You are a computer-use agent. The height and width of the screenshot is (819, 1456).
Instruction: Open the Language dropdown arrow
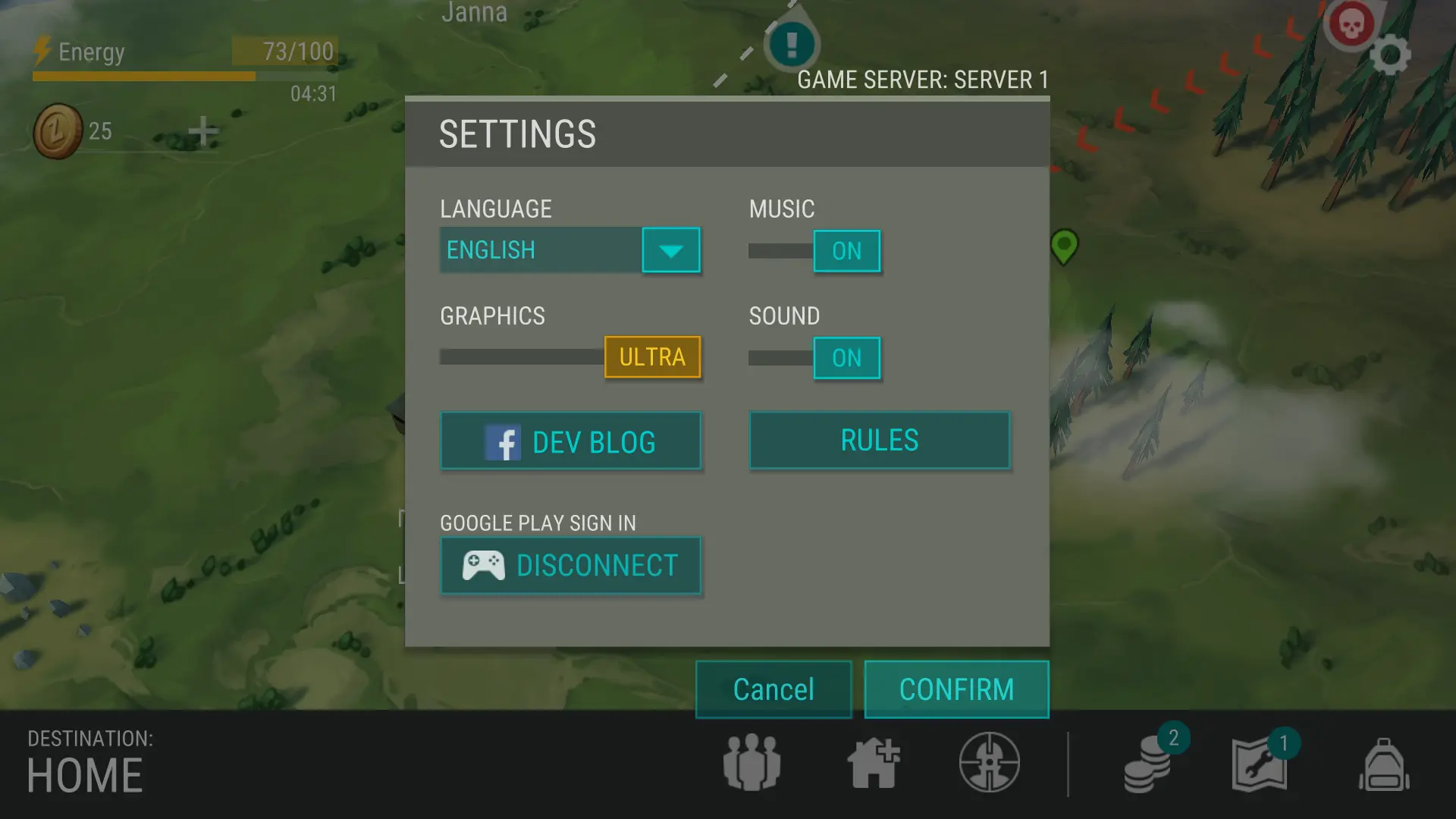670,250
